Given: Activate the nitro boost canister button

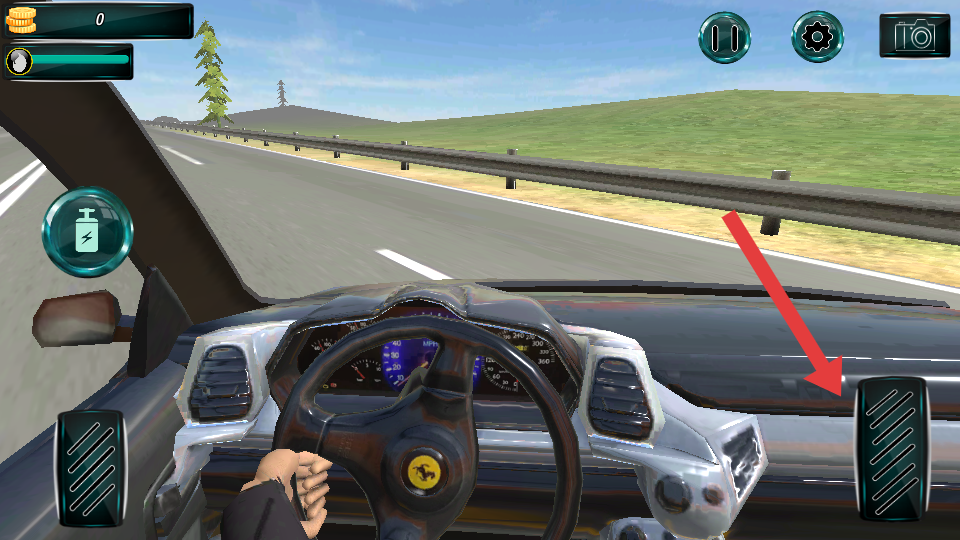Looking at the screenshot, I should [x=87, y=232].
